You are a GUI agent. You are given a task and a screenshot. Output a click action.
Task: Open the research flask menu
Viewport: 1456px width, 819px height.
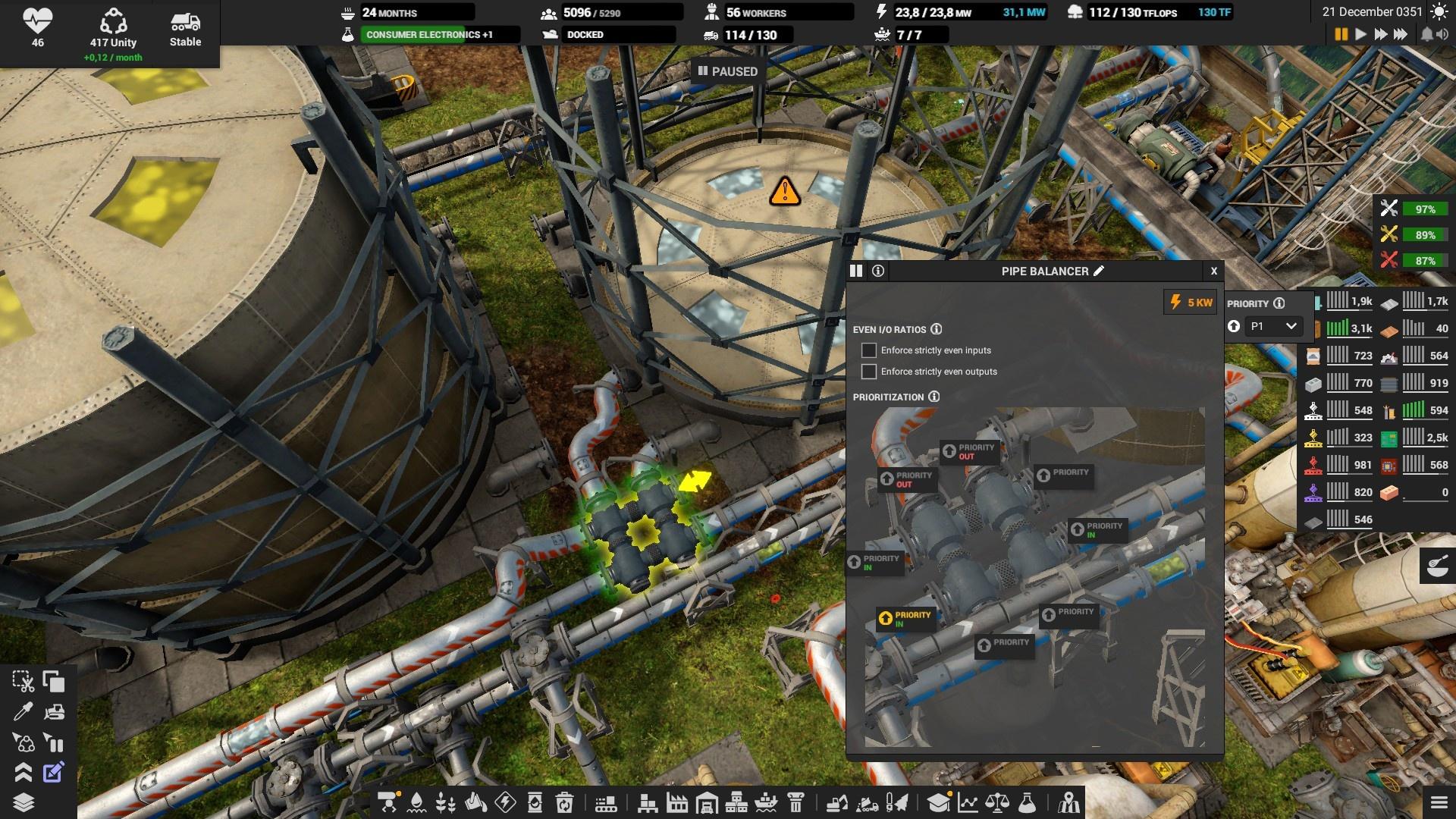(1027, 802)
